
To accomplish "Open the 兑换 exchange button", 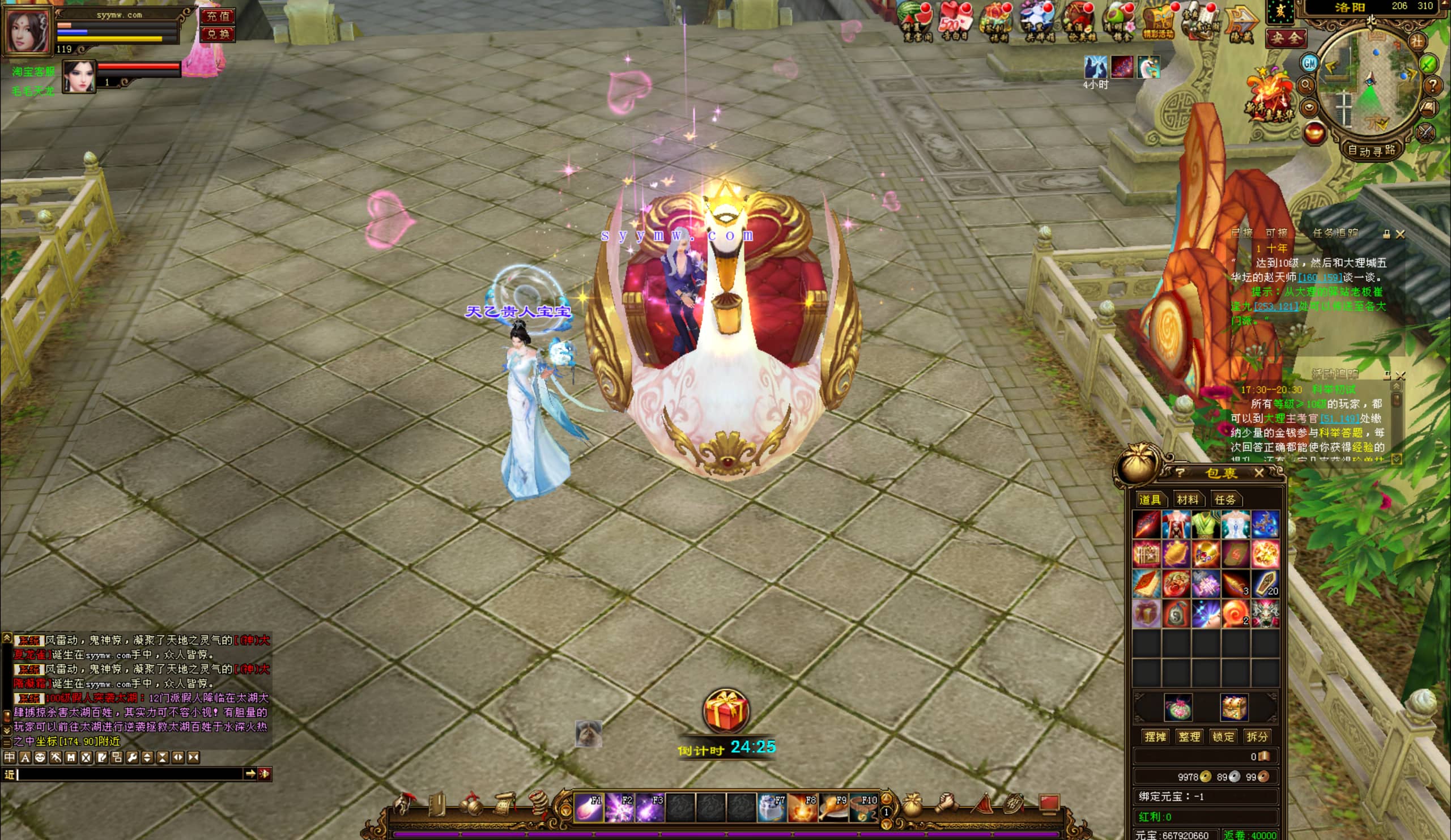I will [218, 35].
